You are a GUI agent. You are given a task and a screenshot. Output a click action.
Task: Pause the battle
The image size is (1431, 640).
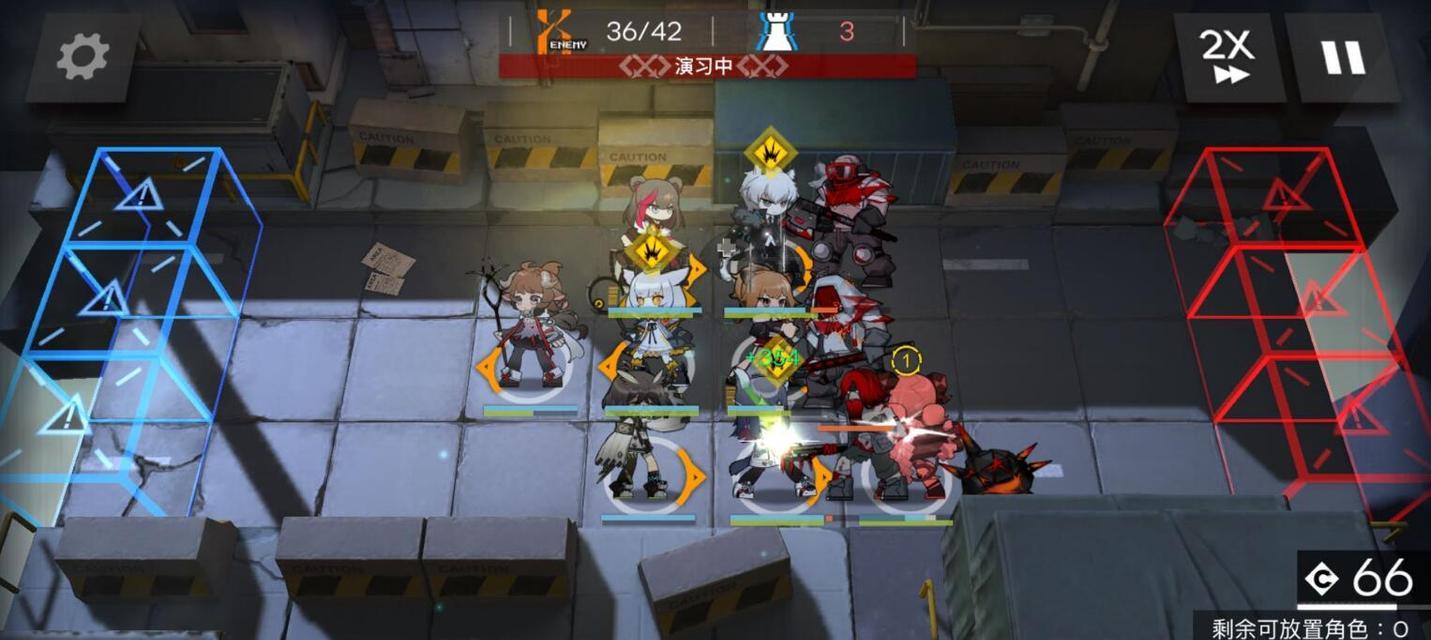tap(1341, 57)
